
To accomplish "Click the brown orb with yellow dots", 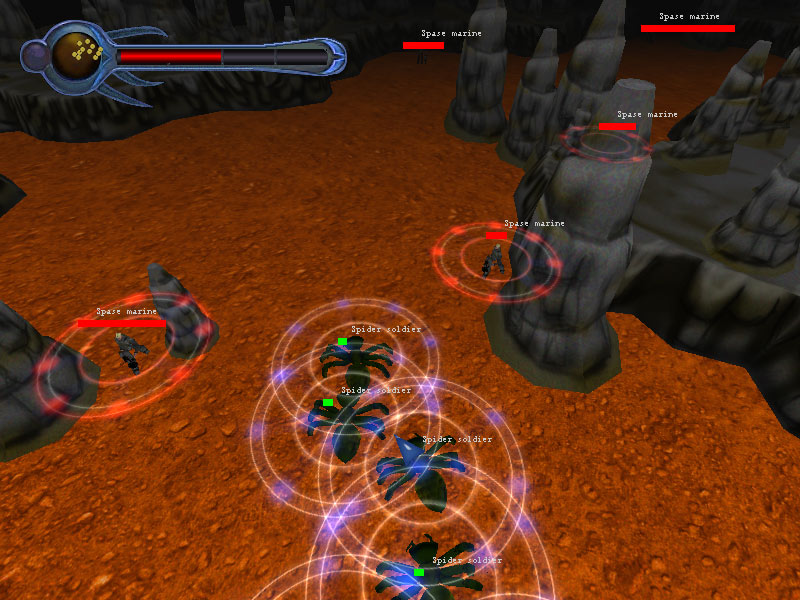I will tap(81, 54).
